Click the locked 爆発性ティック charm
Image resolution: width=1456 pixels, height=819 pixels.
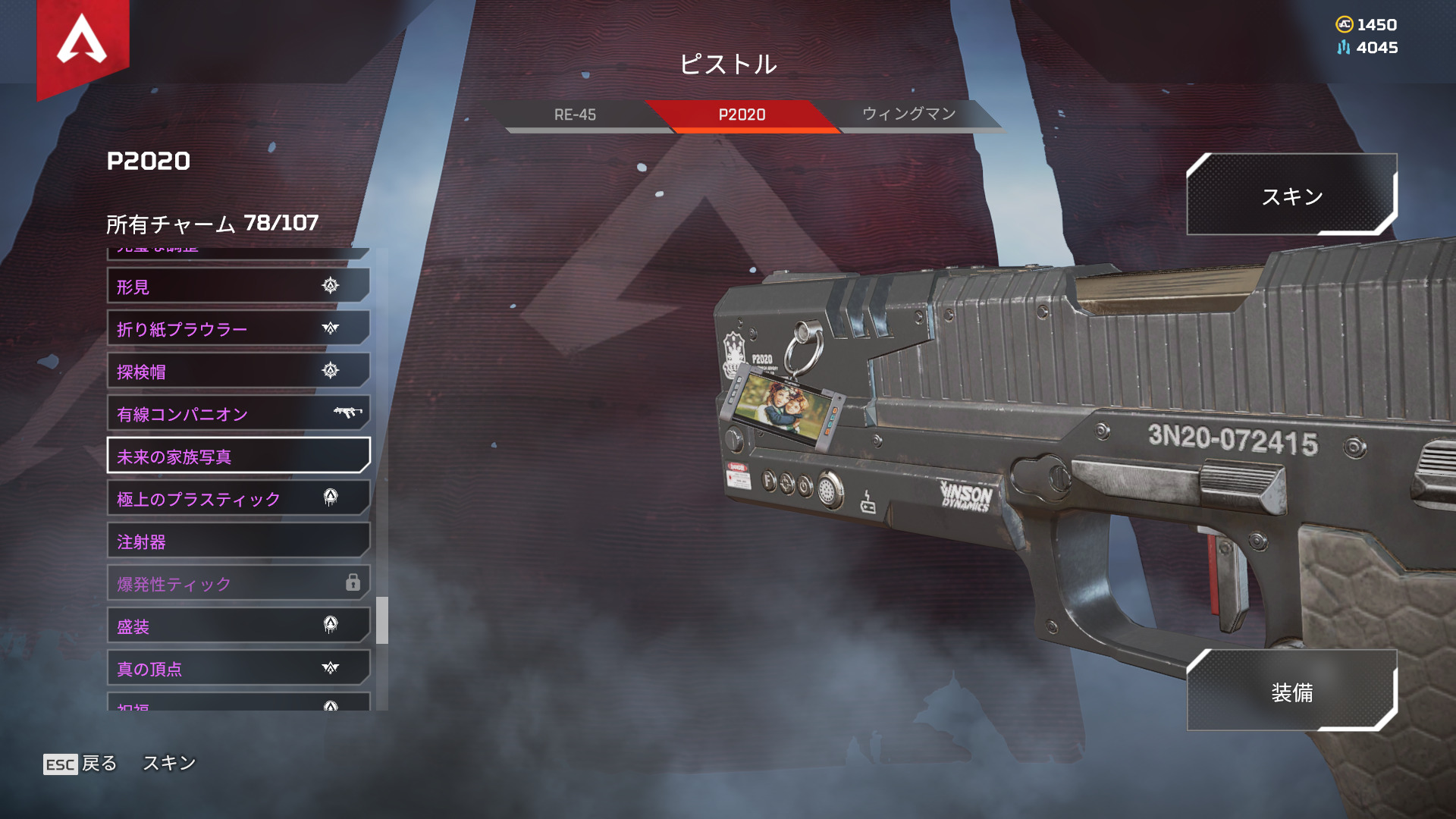(238, 584)
